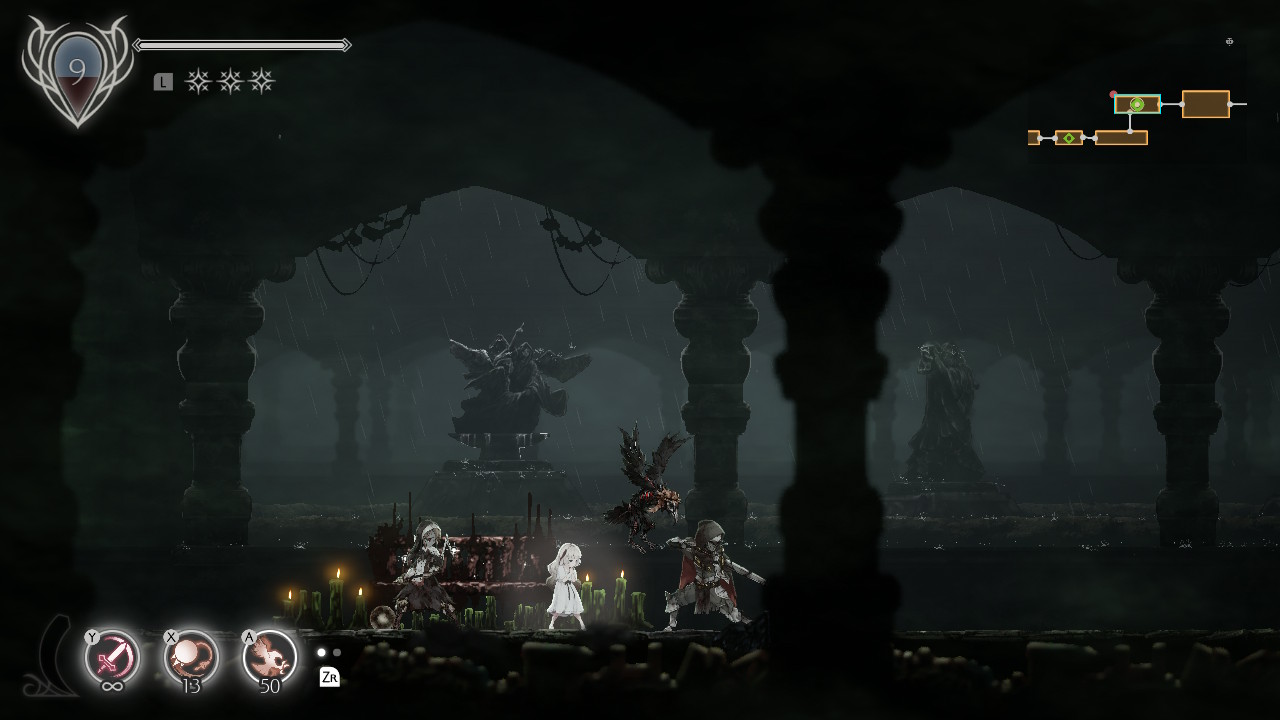Select the prayer emblem showing 9

tap(77, 72)
